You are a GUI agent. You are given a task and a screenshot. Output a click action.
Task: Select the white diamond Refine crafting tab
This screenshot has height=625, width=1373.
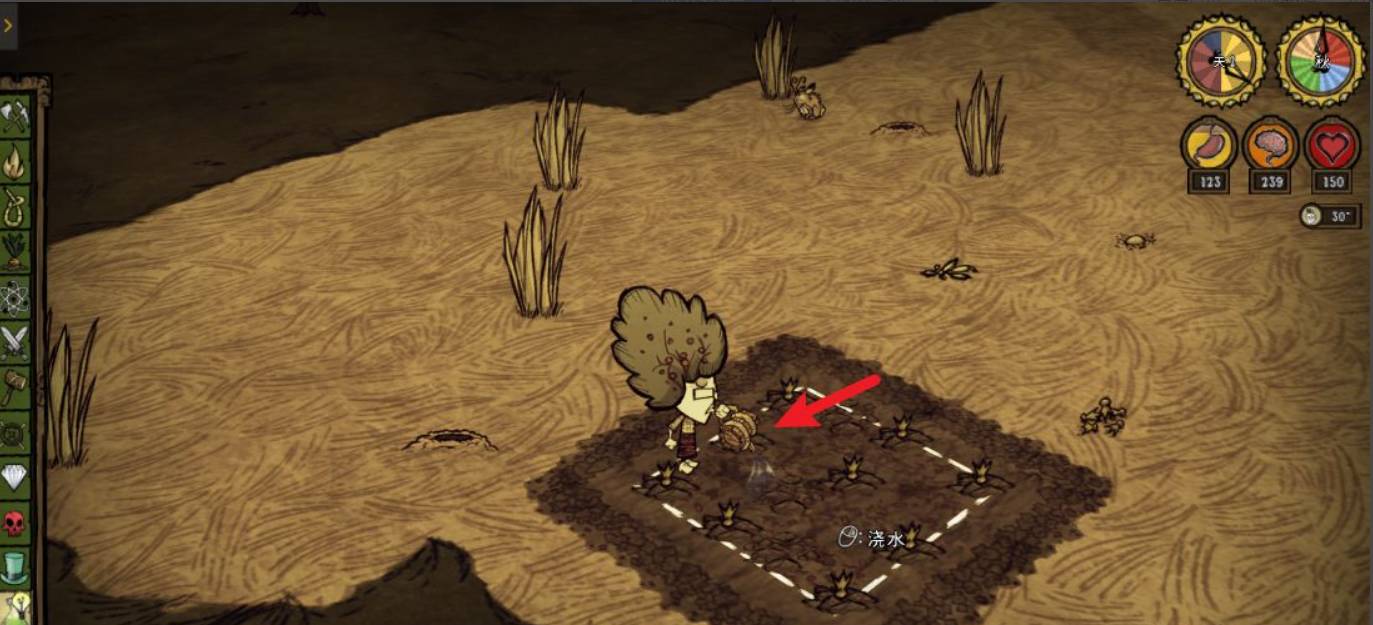[x=14, y=477]
